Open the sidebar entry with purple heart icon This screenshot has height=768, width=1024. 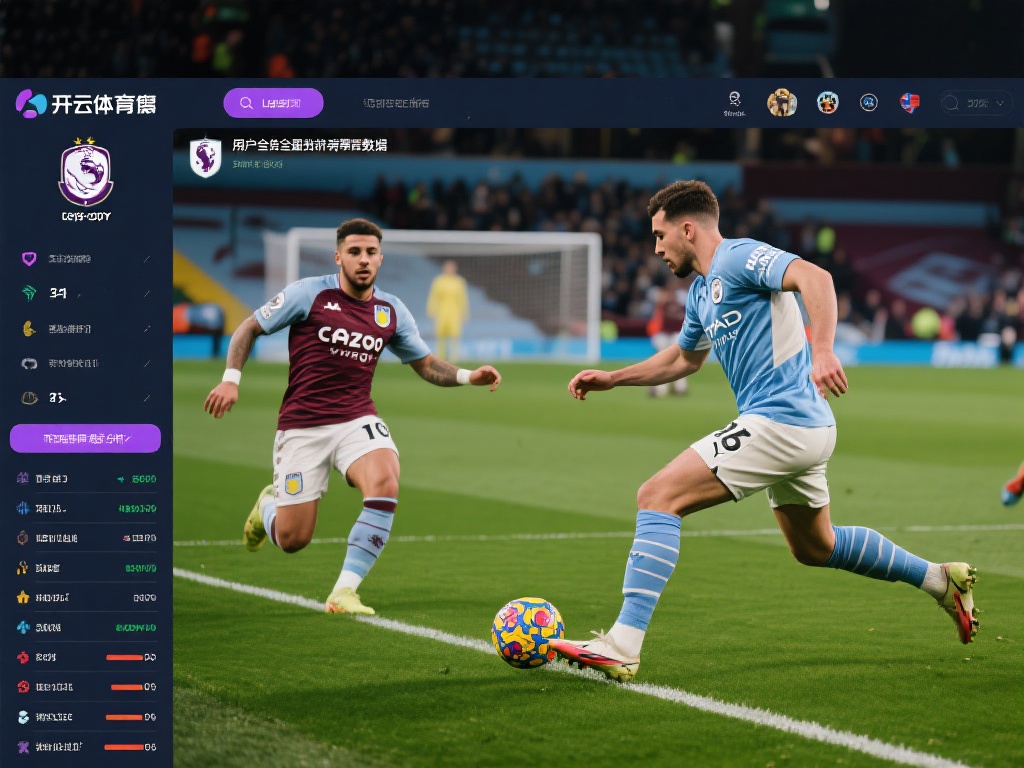(x=85, y=259)
